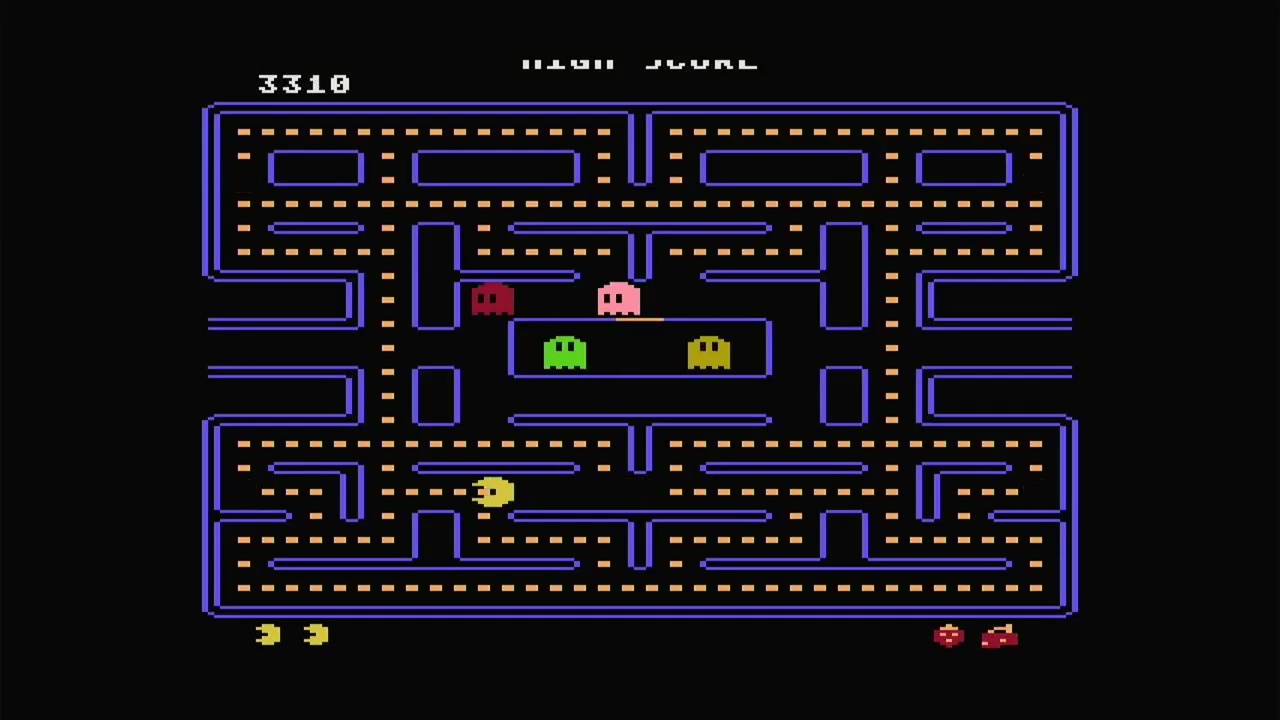
Task: Click the orange ghost inside the ghost pen
Action: 708,352
